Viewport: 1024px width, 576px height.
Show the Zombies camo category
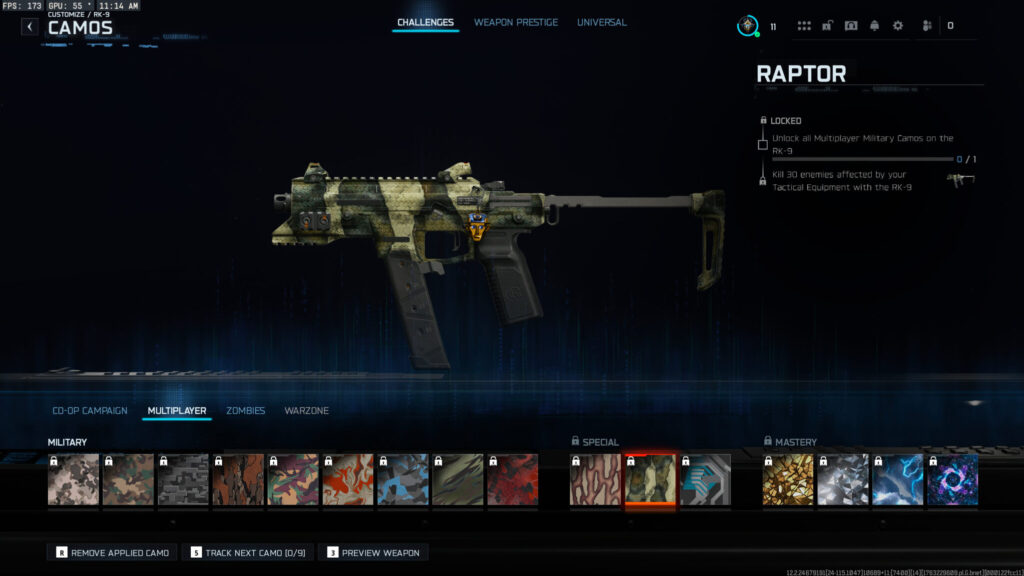click(245, 411)
